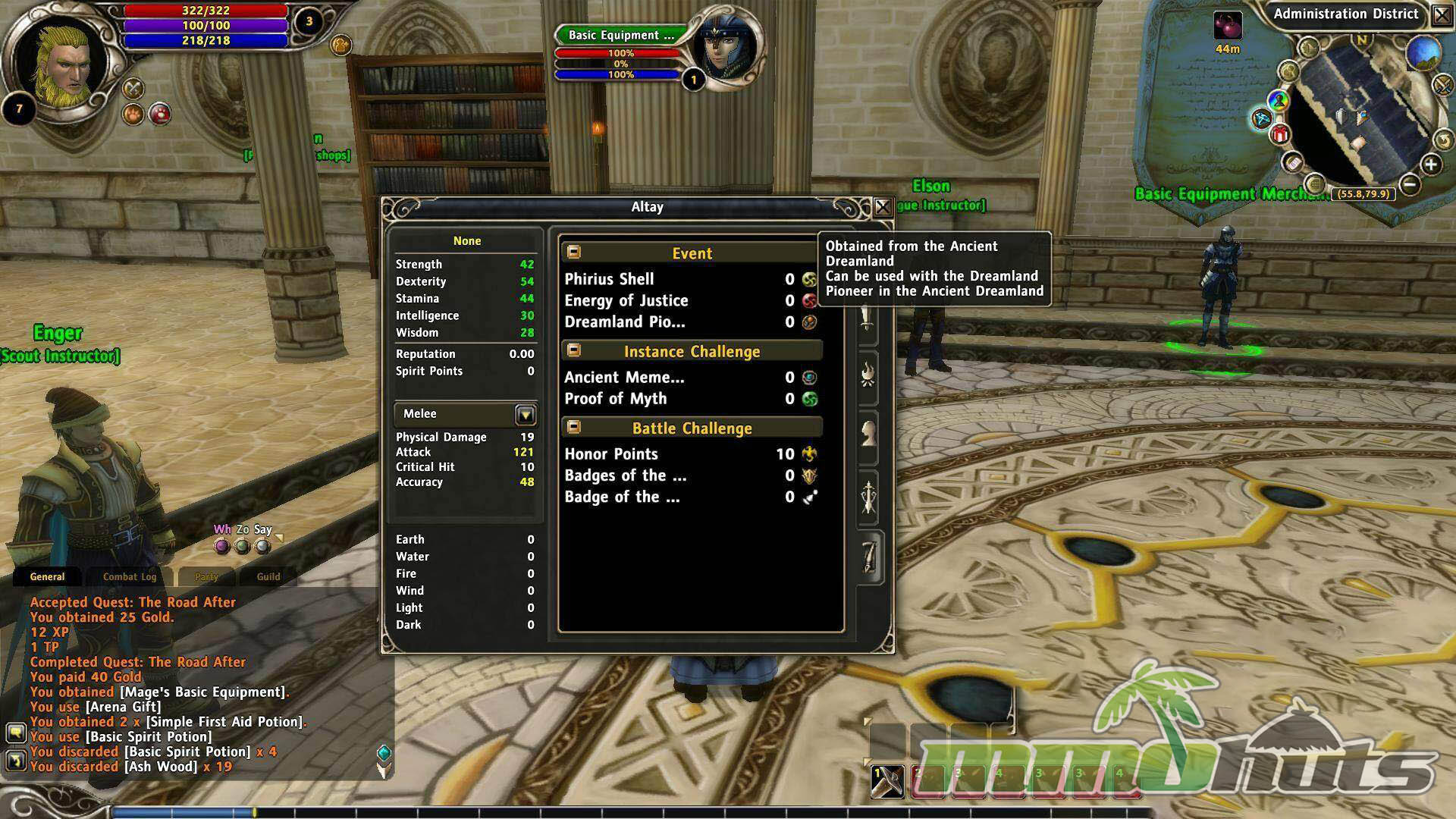Open the head silhouette side tab
This screenshot has height=819, width=1456.
coord(868,435)
